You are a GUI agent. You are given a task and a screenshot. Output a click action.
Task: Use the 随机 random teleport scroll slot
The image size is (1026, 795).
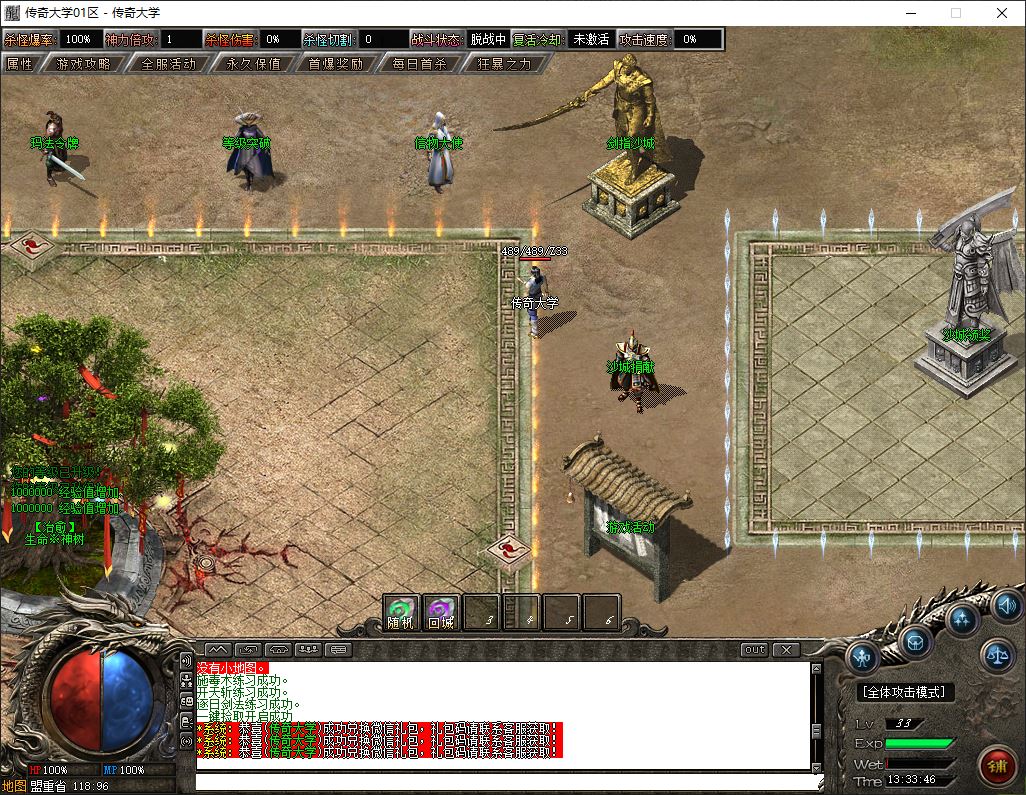click(x=401, y=611)
